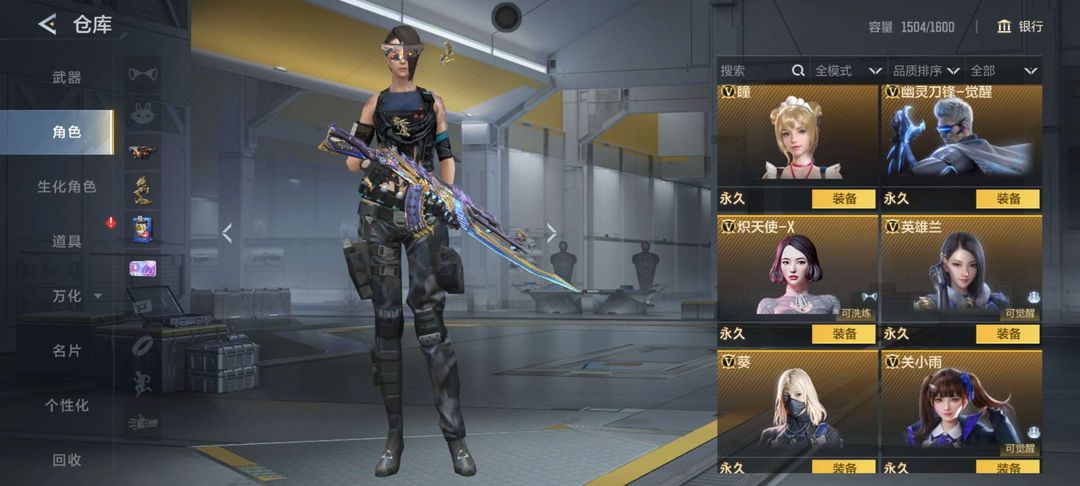Open the 道具 tab
The width and height of the screenshot is (1080, 486).
(67, 241)
